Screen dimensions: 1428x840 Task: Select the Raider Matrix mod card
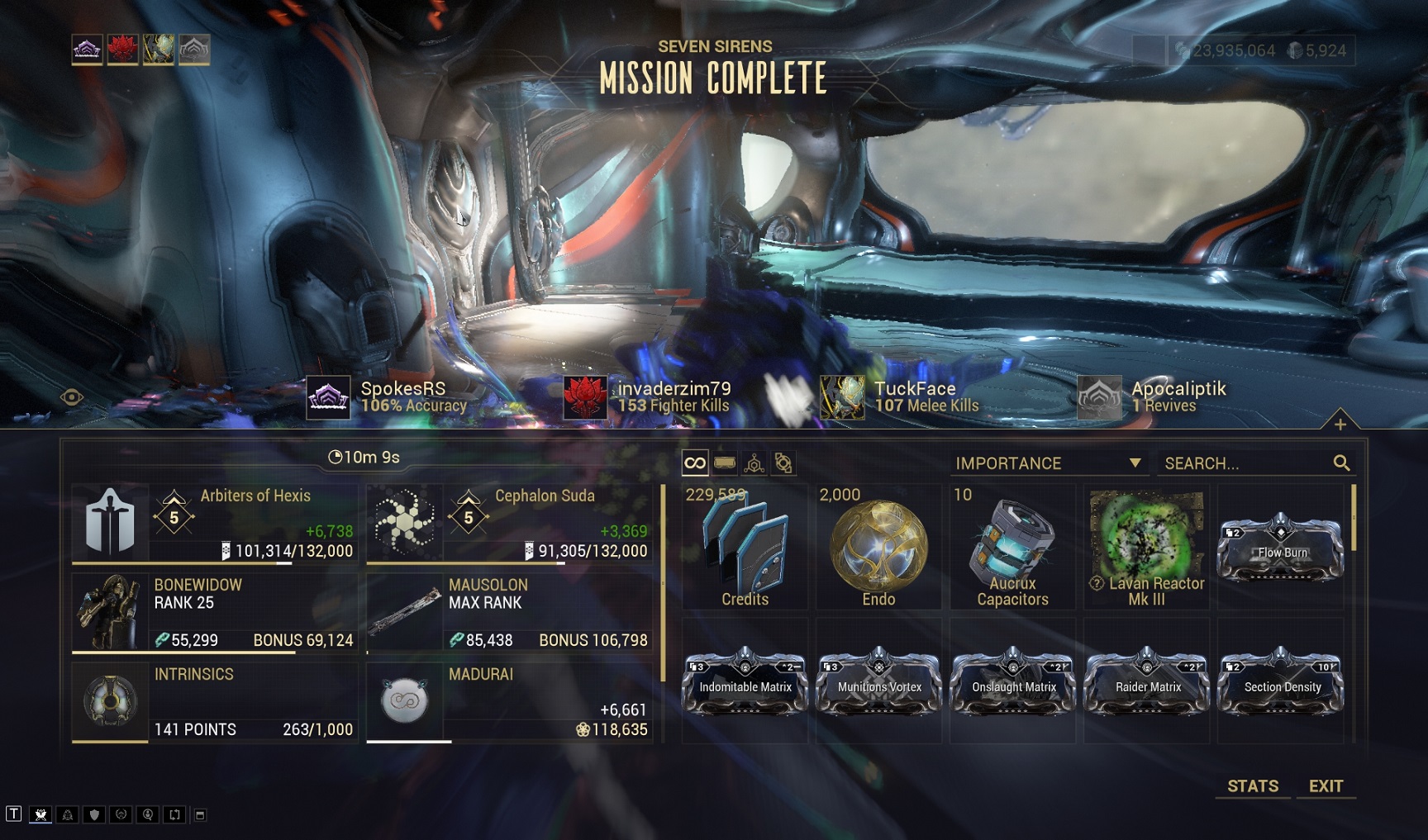[x=1146, y=682]
